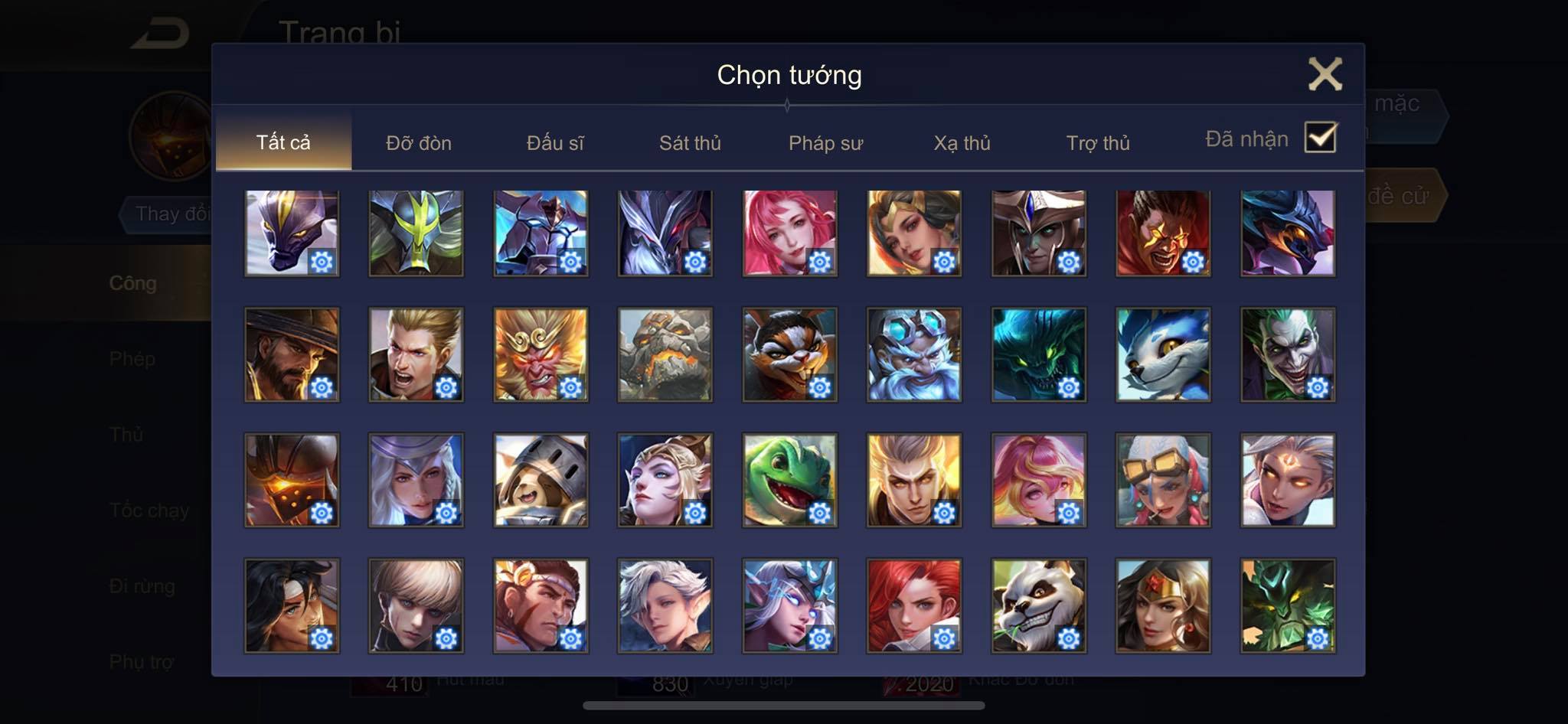Select the Pháp sư tab
Image resolution: width=1568 pixels, height=724 pixels.
825,143
